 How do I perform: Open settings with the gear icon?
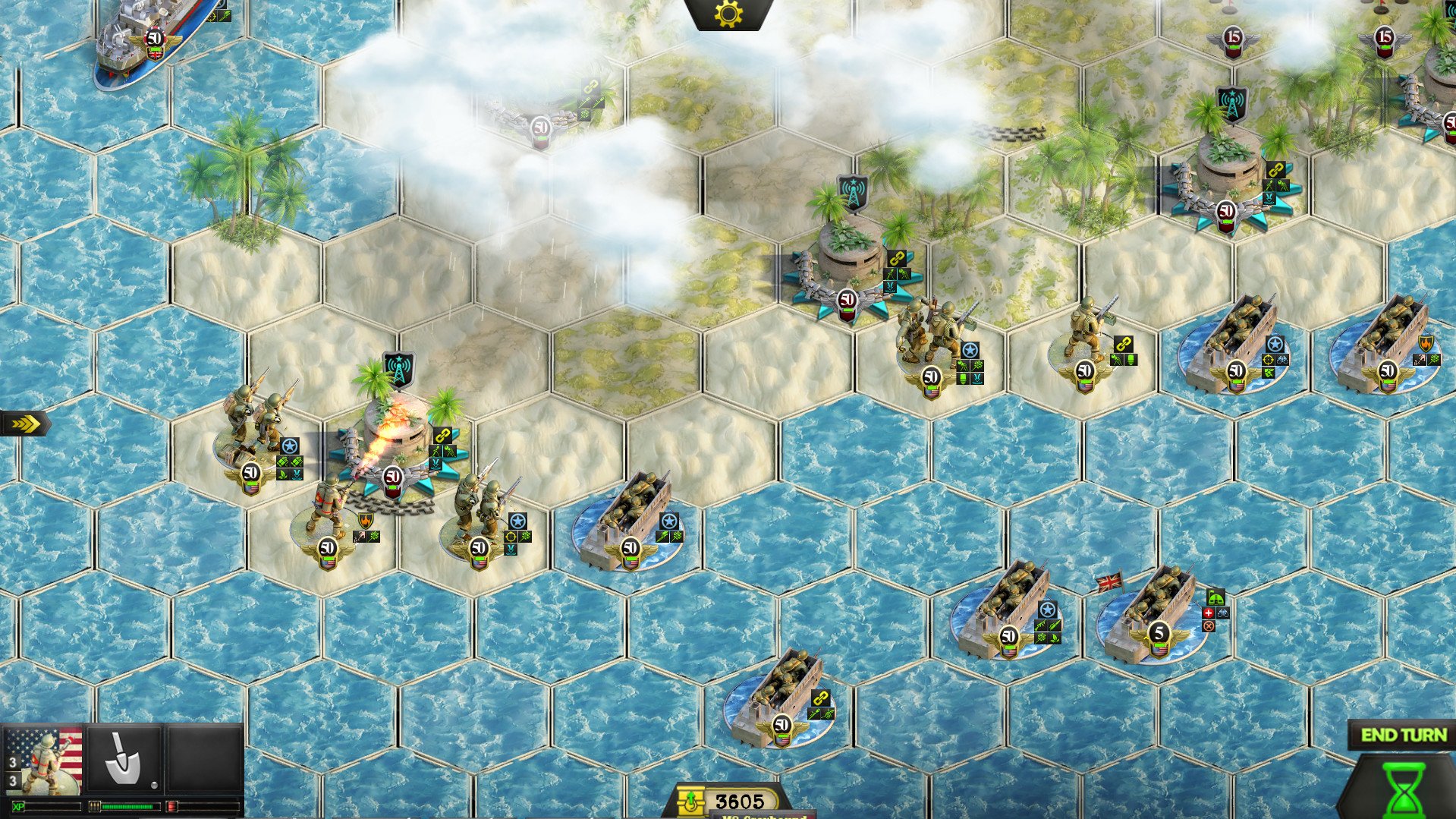pos(728,14)
